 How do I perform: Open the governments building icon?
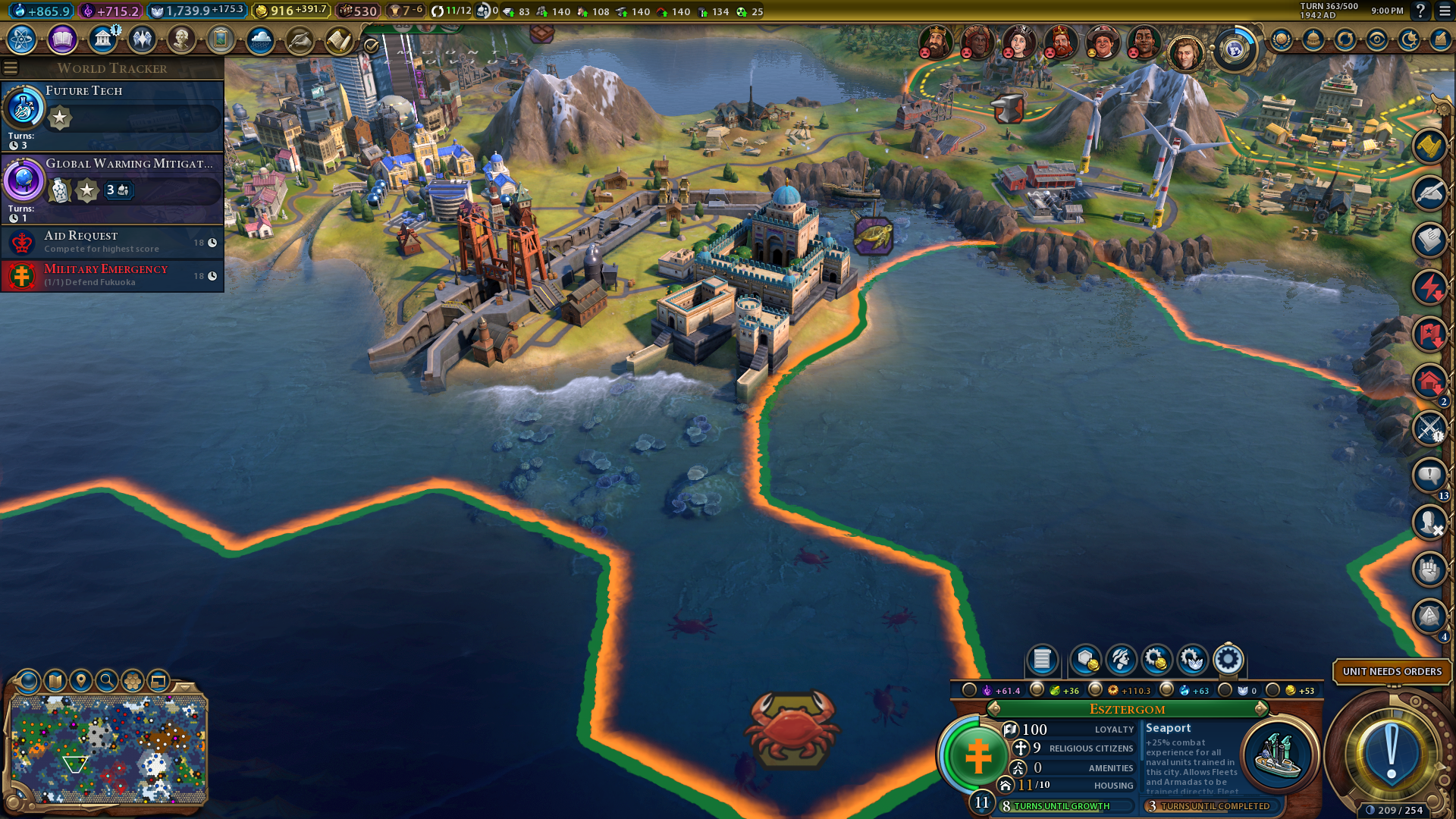[x=102, y=39]
